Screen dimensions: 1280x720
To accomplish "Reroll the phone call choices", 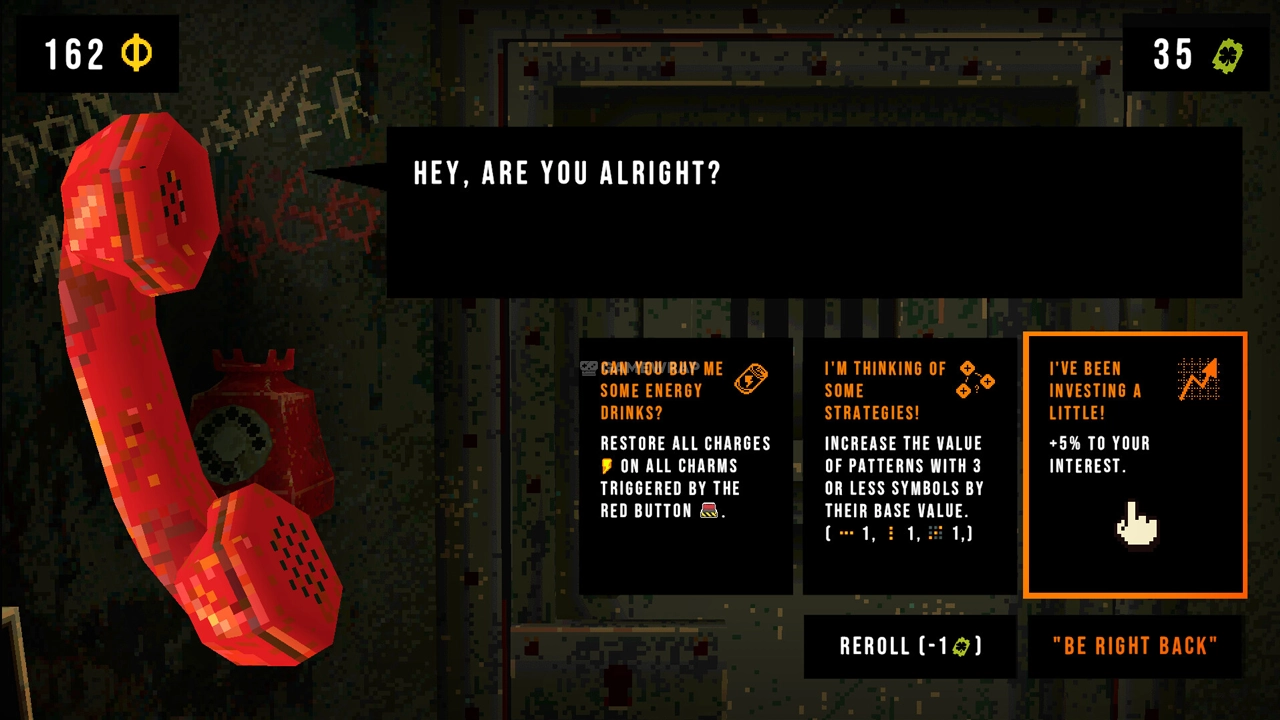I will 910,646.
